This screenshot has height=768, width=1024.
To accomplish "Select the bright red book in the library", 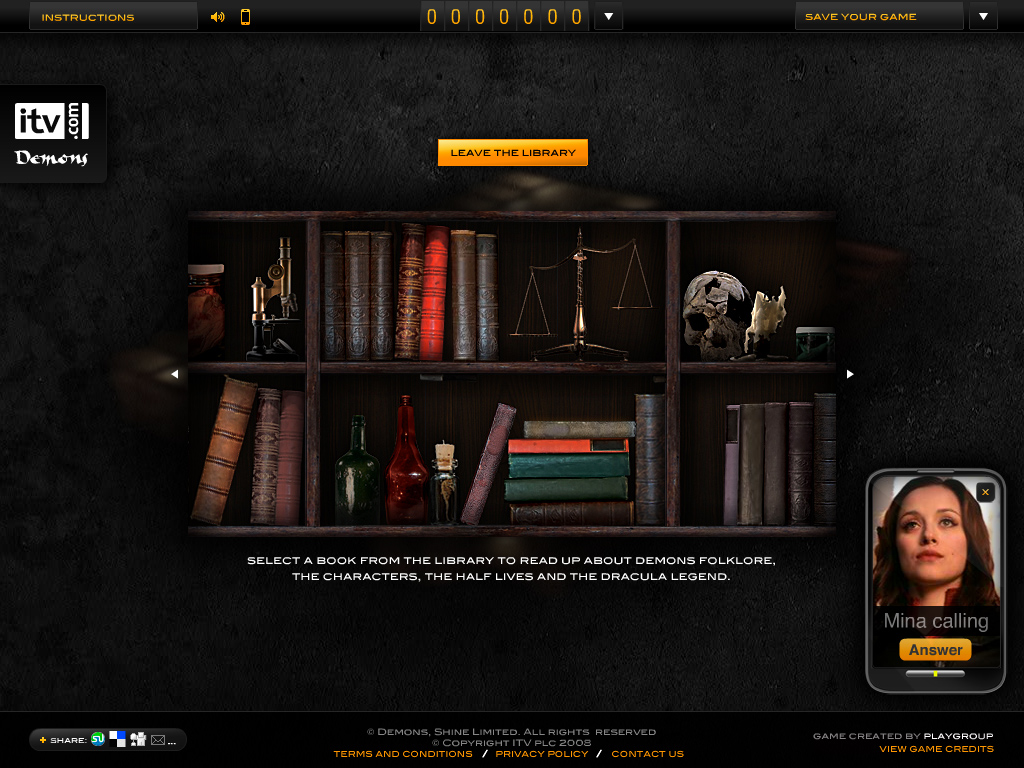I will 436,292.
